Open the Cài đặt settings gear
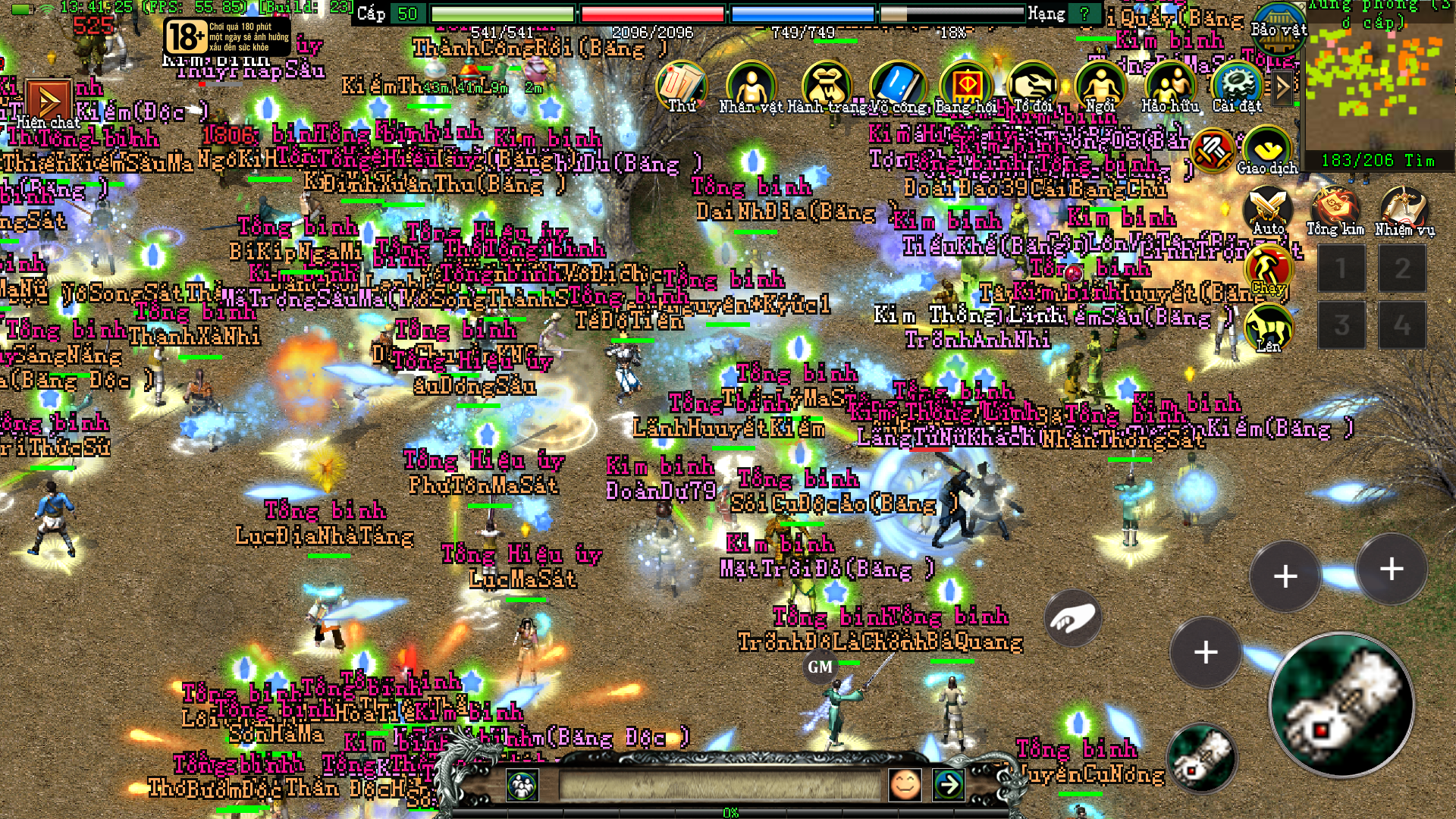1456x819 pixels. pyautogui.click(x=1236, y=86)
